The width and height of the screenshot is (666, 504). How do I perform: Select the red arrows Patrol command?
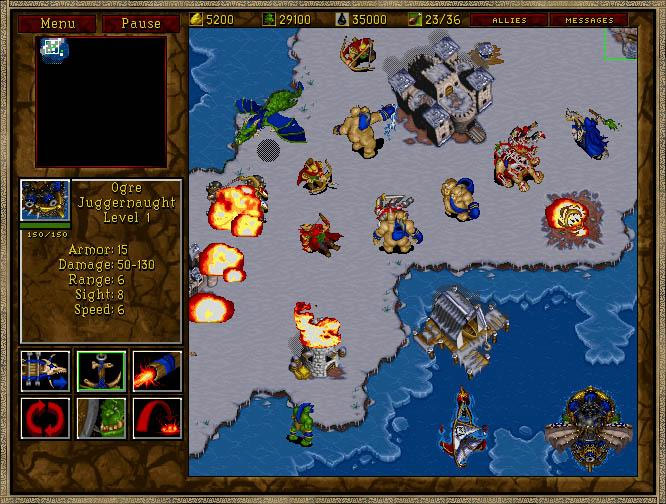45,416
